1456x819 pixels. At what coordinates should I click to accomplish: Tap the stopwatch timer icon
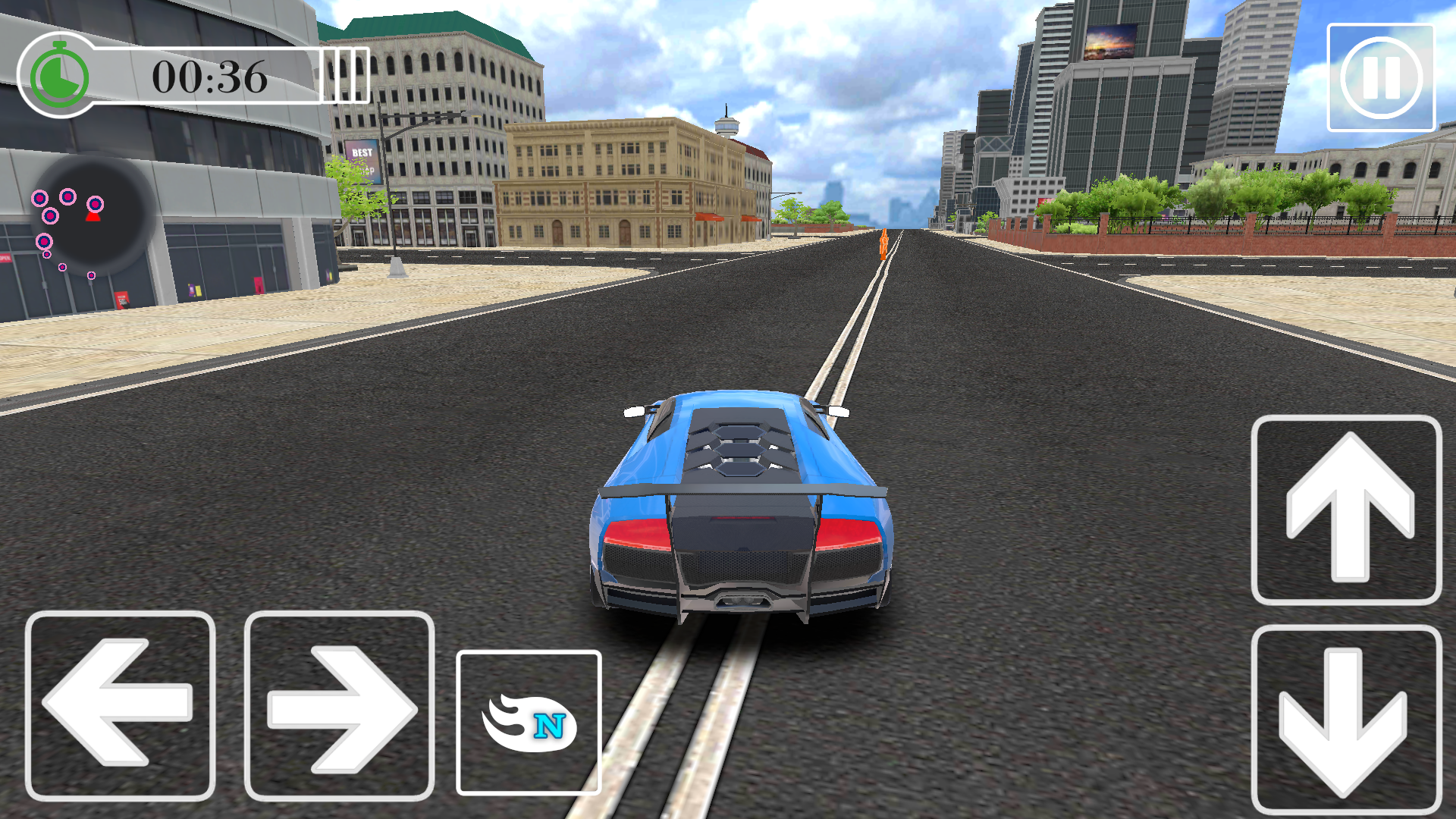[58, 76]
